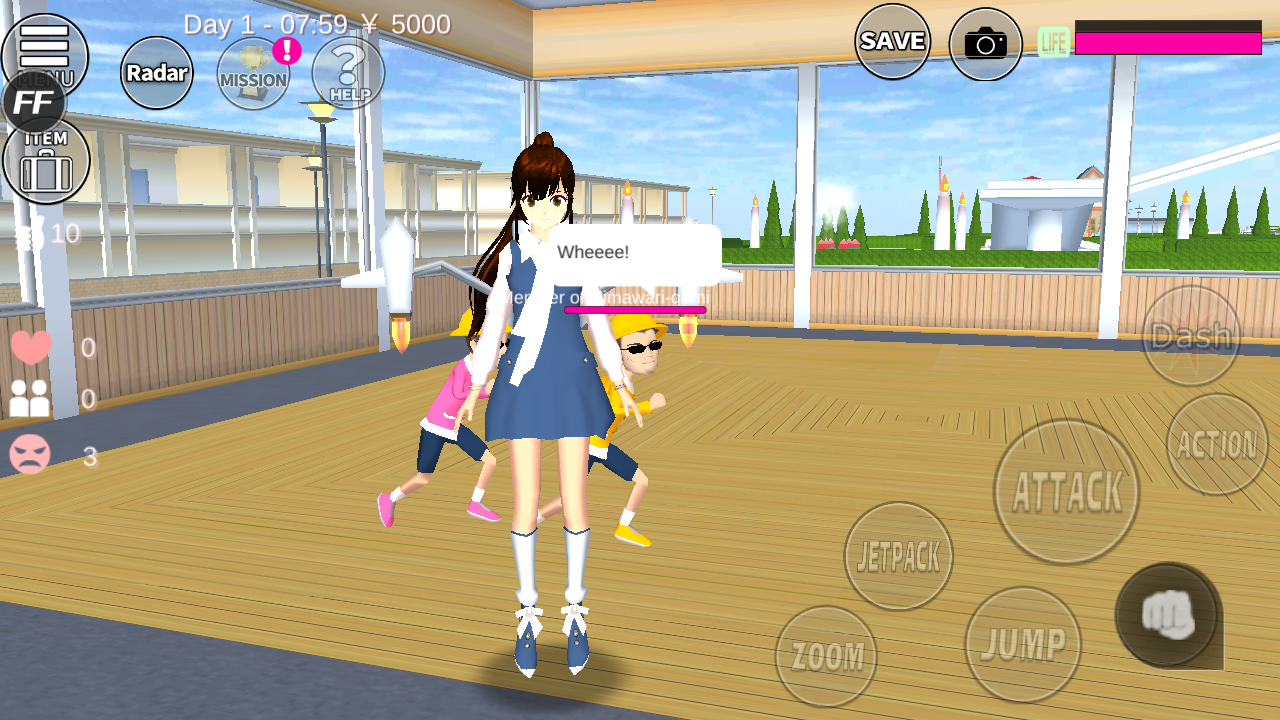Viewport: 1280px width, 720px height.
Task: Trigger the ACTION command
Action: 1217,443
